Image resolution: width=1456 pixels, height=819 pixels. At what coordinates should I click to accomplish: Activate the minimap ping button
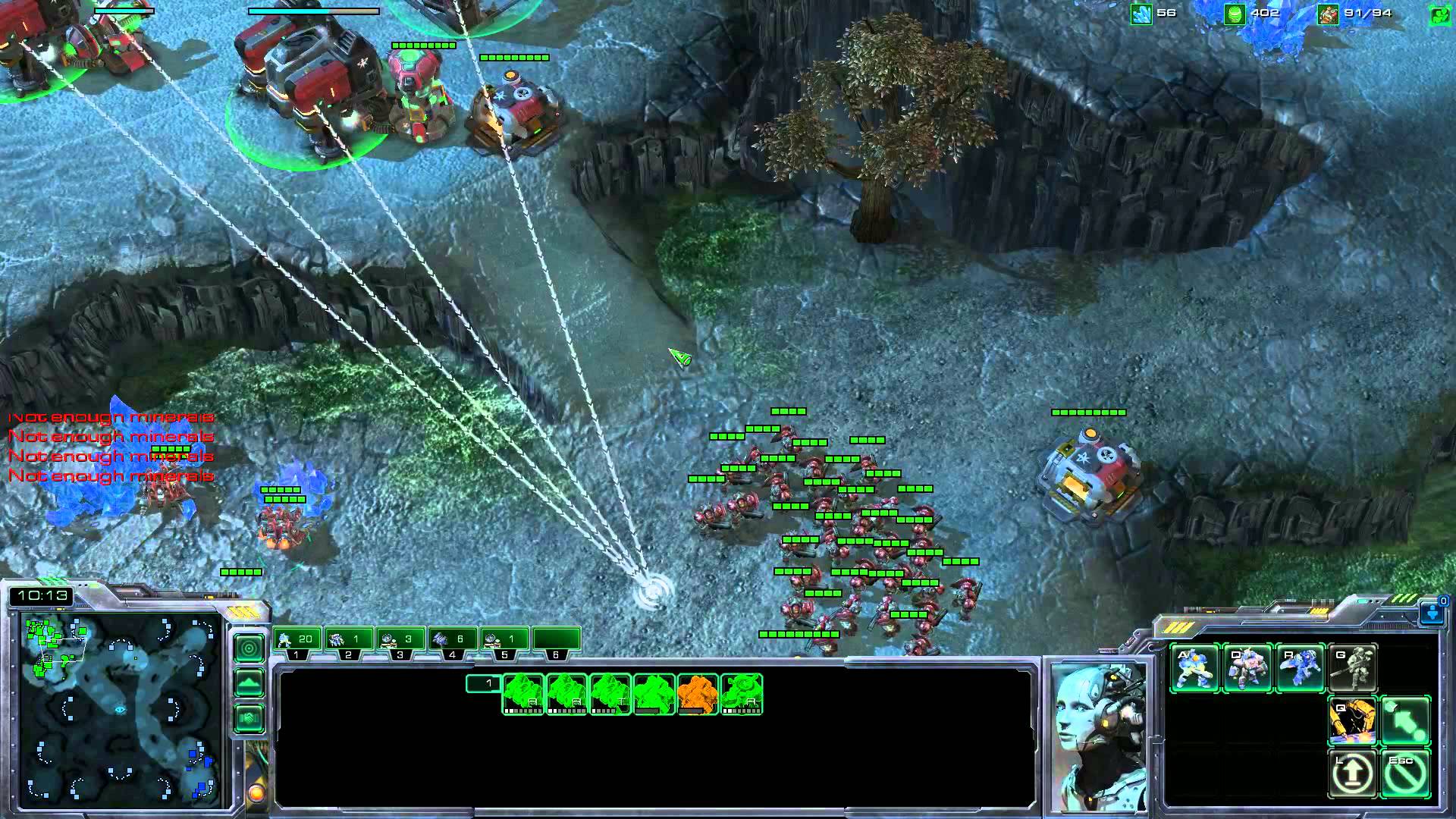(x=249, y=648)
